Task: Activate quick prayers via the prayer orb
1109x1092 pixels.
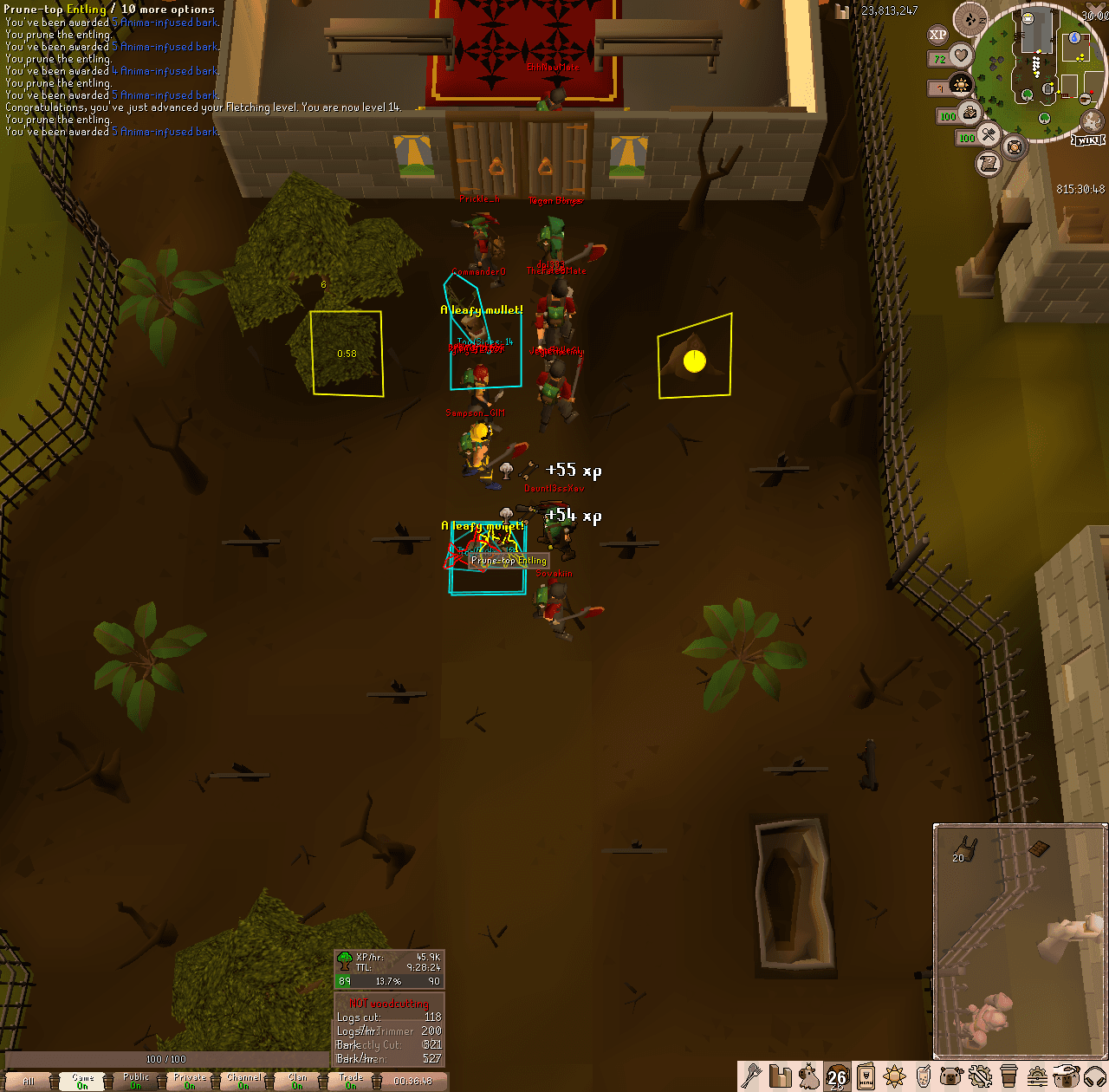Action: 961,84
